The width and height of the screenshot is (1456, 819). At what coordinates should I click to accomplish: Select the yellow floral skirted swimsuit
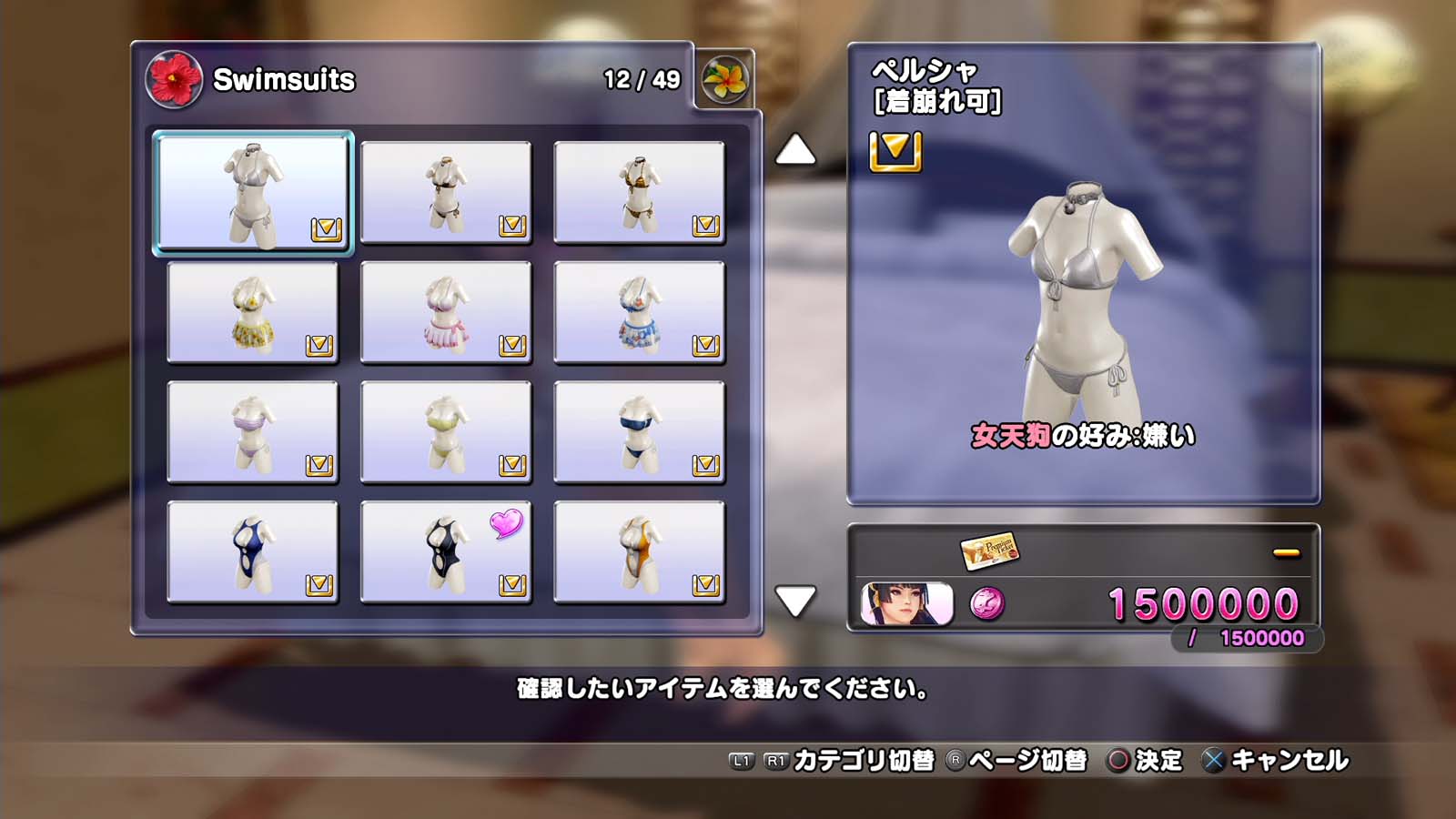click(x=253, y=312)
